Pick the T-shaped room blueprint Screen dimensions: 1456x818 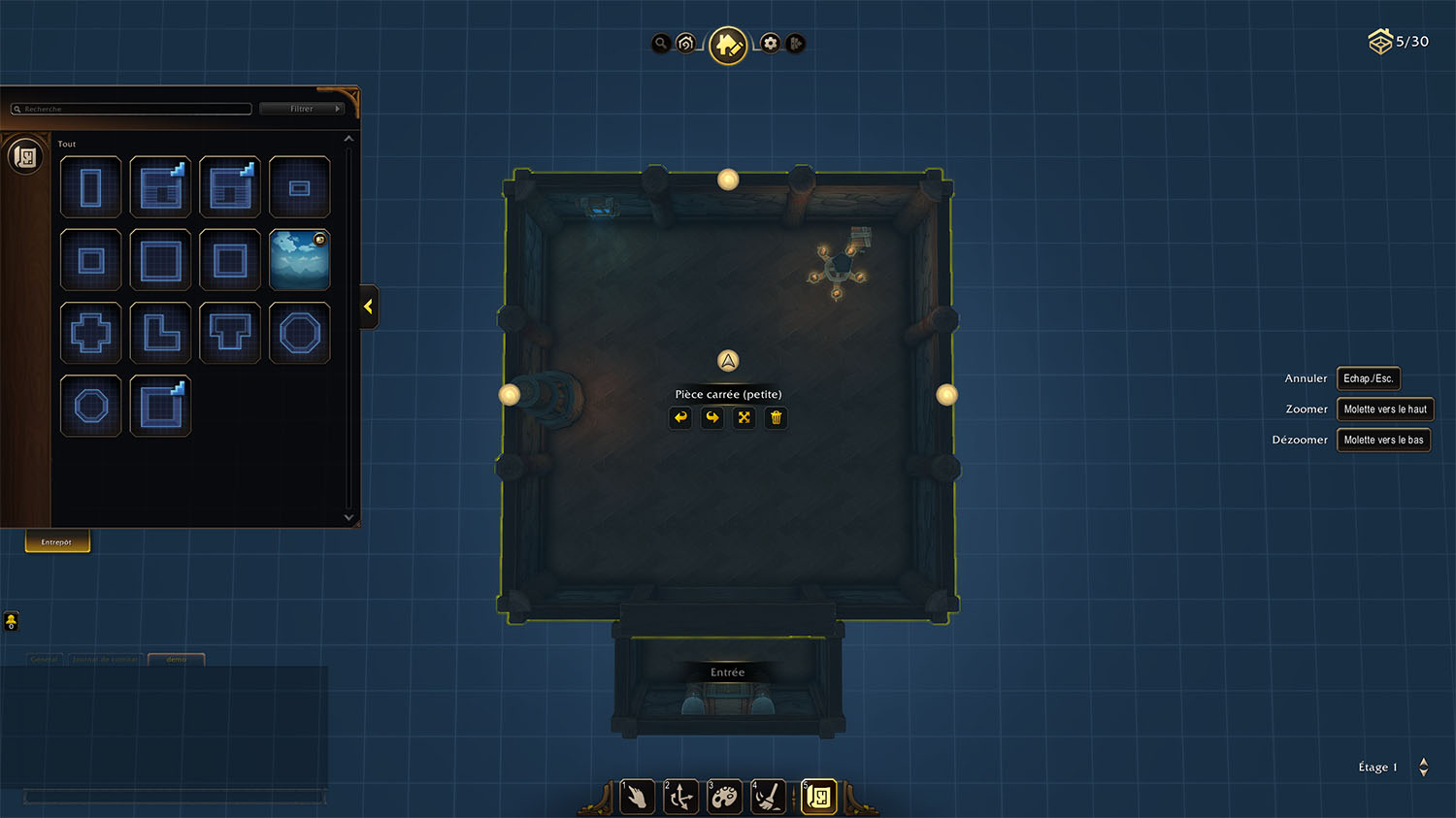[230, 333]
